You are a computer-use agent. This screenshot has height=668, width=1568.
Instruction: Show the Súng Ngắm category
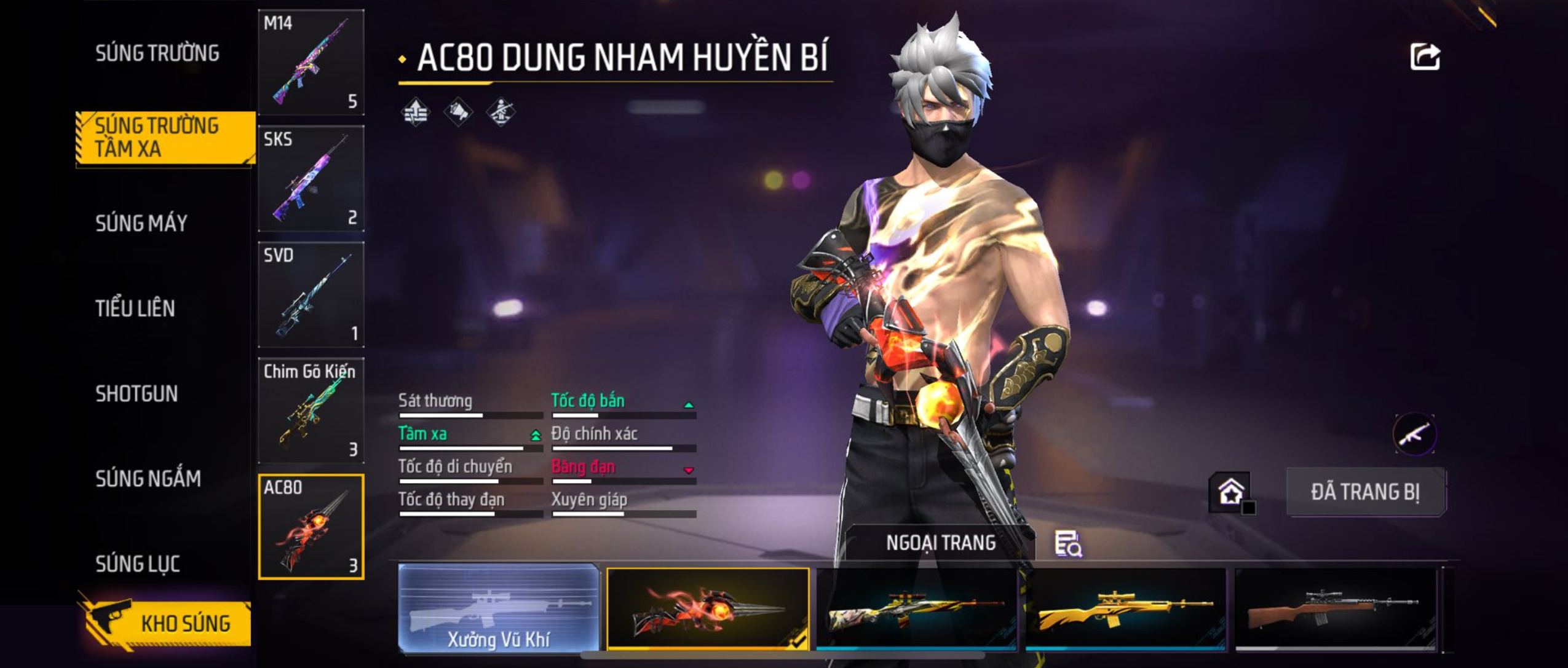[148, 479]
